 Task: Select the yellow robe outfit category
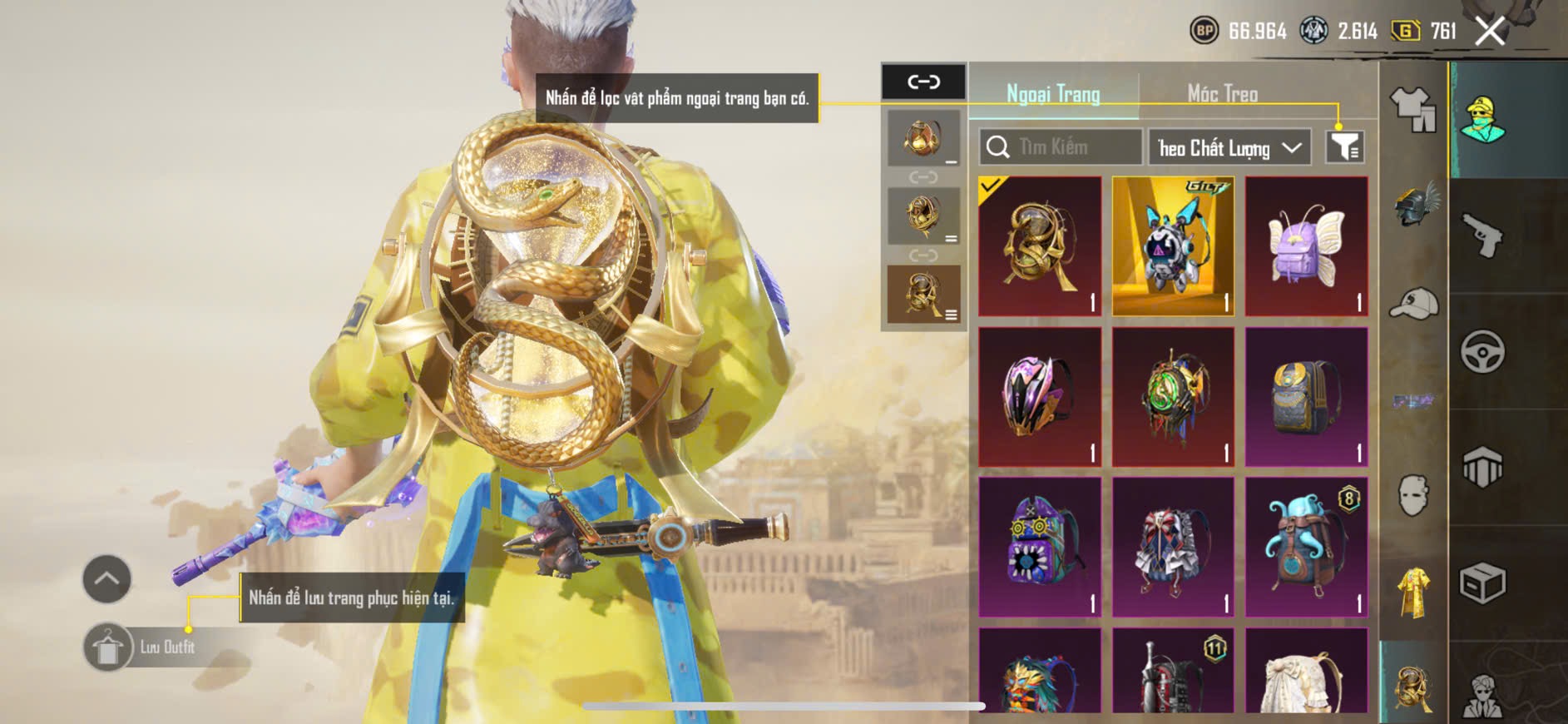1413,593
